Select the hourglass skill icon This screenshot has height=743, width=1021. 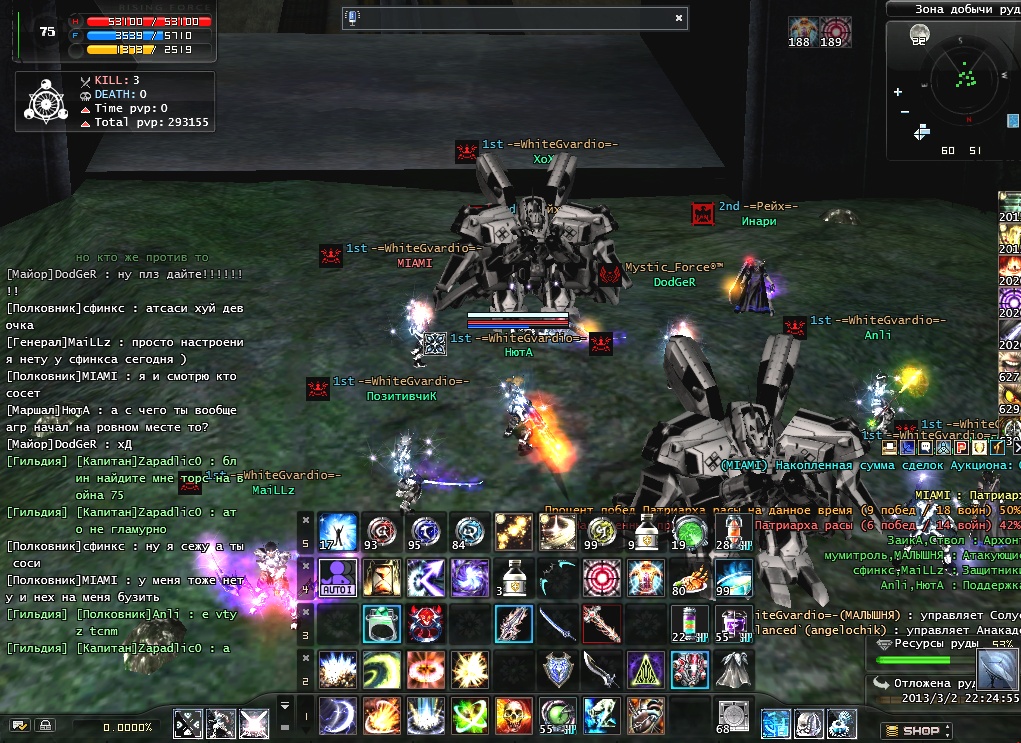380,577
